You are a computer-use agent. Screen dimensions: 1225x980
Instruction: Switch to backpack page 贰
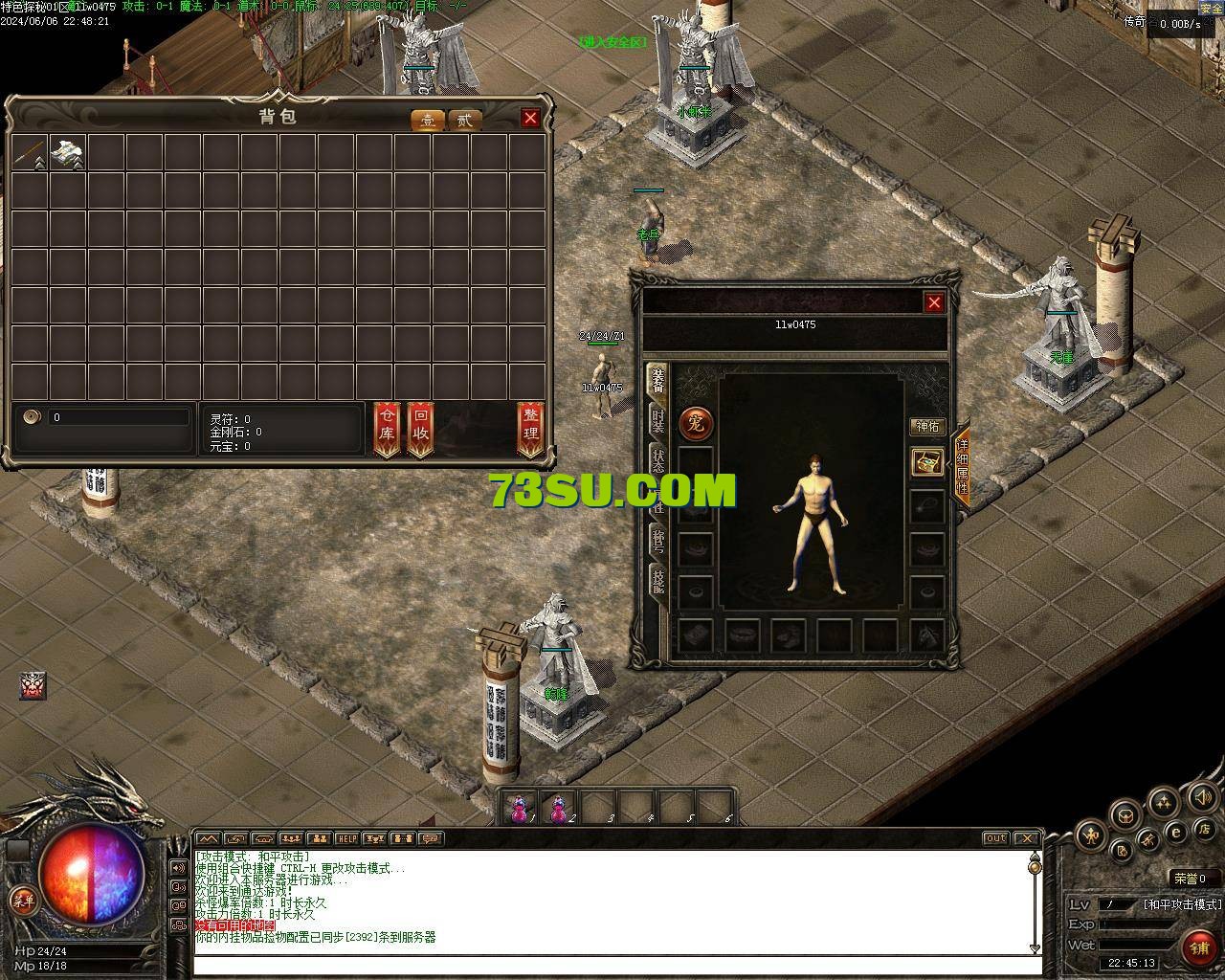click(464, 120)
